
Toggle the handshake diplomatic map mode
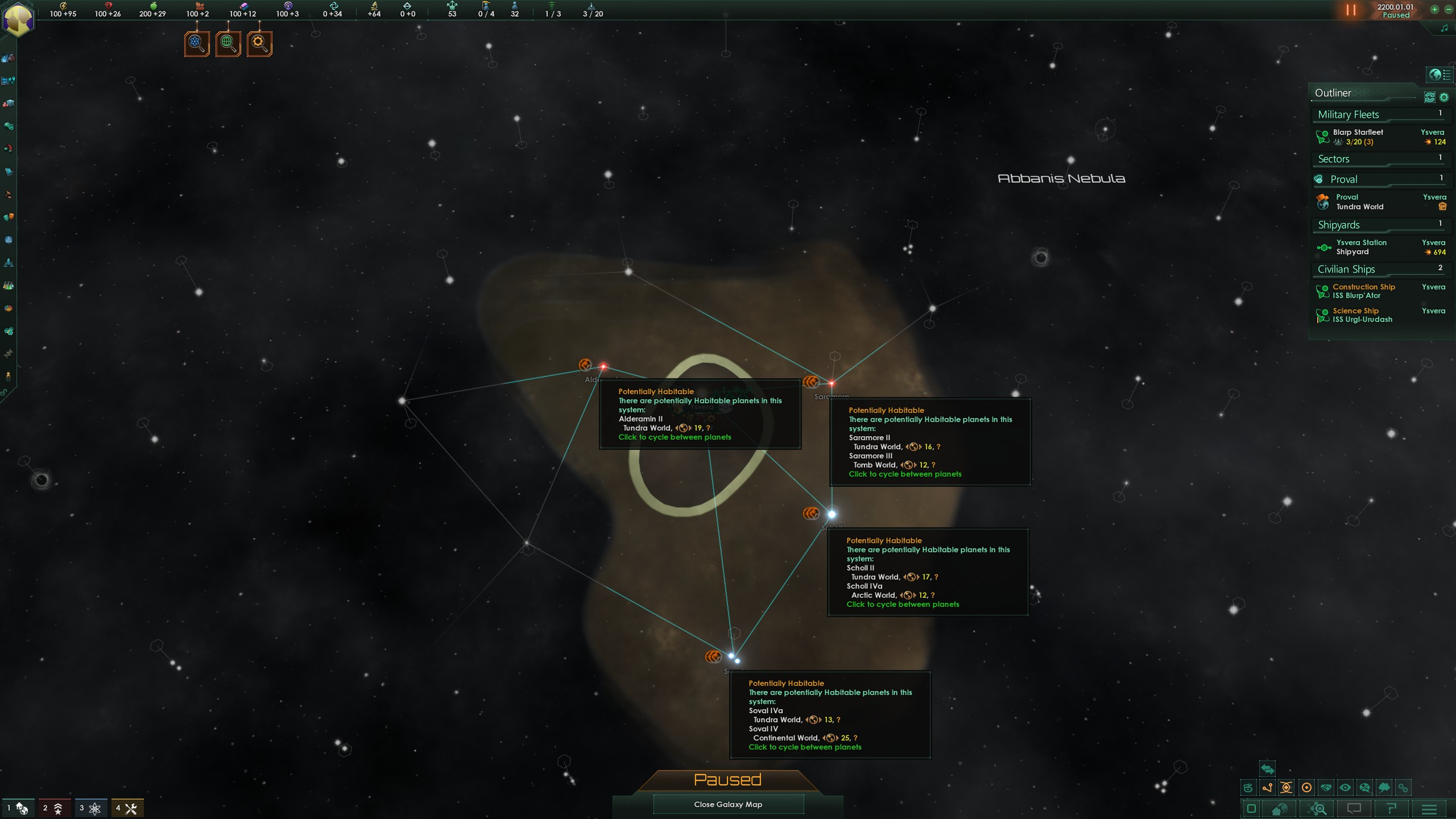(x=1326, y=788)
